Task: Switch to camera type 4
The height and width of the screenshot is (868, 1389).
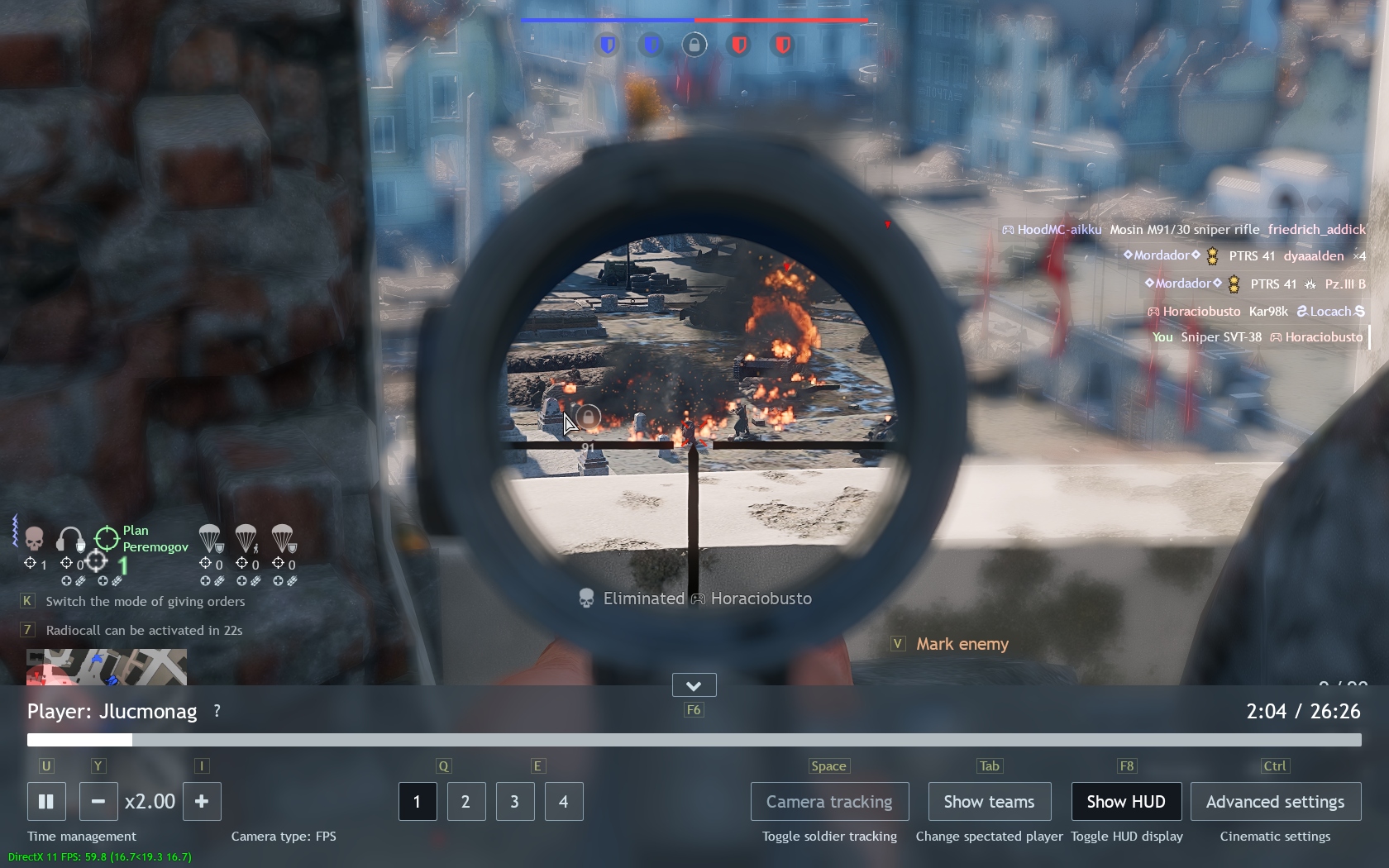Action: click(x=564, y=801)
